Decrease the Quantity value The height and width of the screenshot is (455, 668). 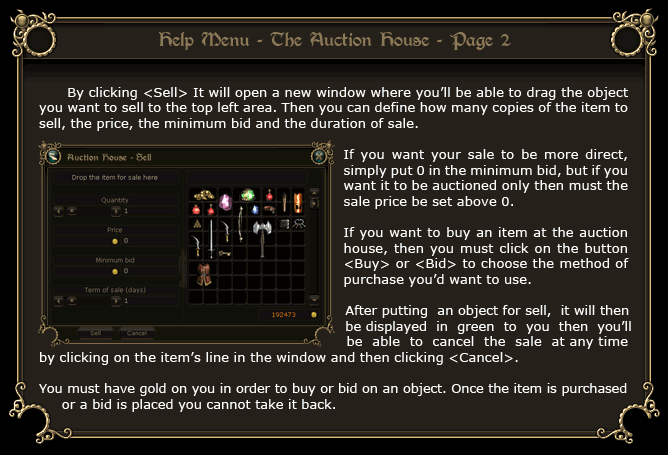click(x=57, y=211)
